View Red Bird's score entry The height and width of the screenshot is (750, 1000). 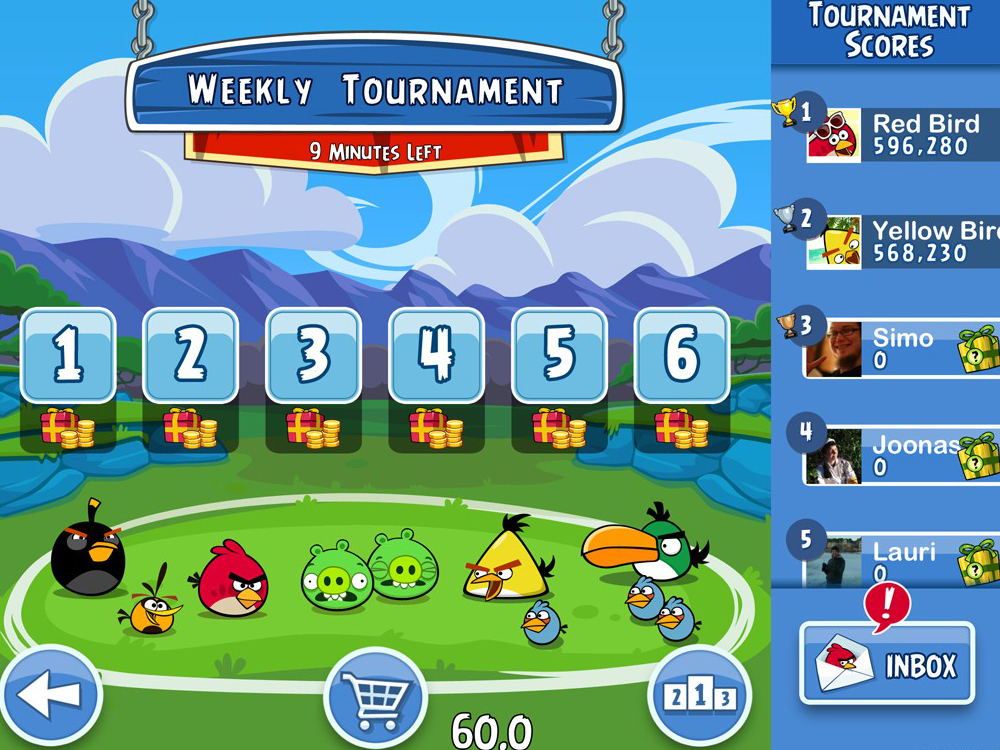(x=900, y=136)
